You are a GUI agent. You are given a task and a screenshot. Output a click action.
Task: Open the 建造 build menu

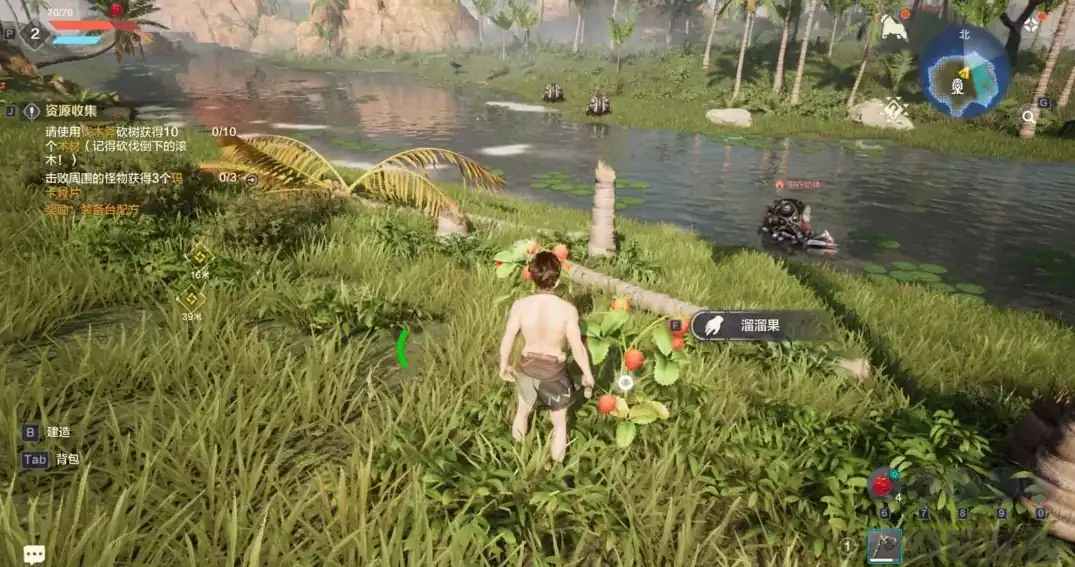click(58, 432)
